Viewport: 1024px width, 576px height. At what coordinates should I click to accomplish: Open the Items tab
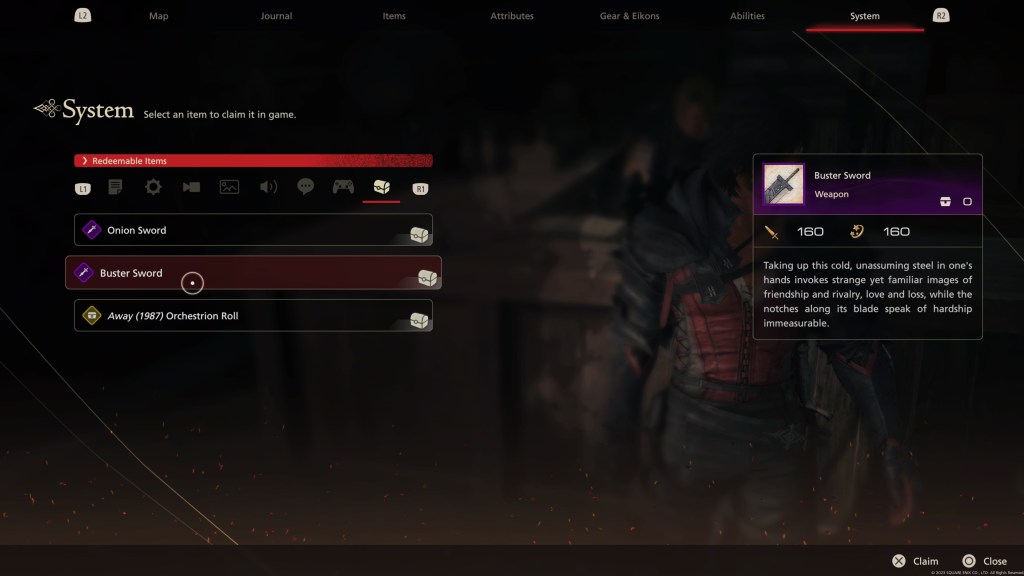(x=394, y=16)
